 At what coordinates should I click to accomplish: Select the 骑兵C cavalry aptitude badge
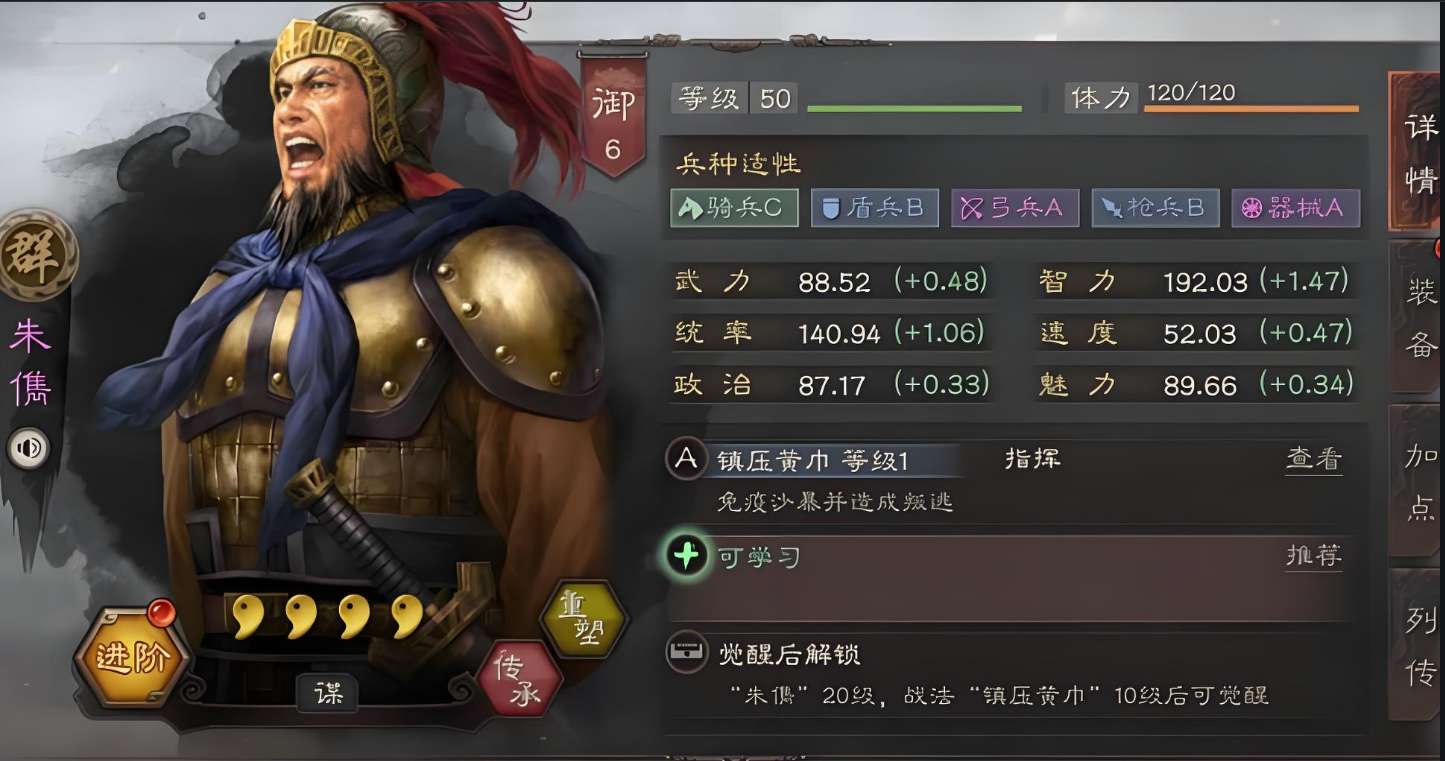[x=733, y=208]
